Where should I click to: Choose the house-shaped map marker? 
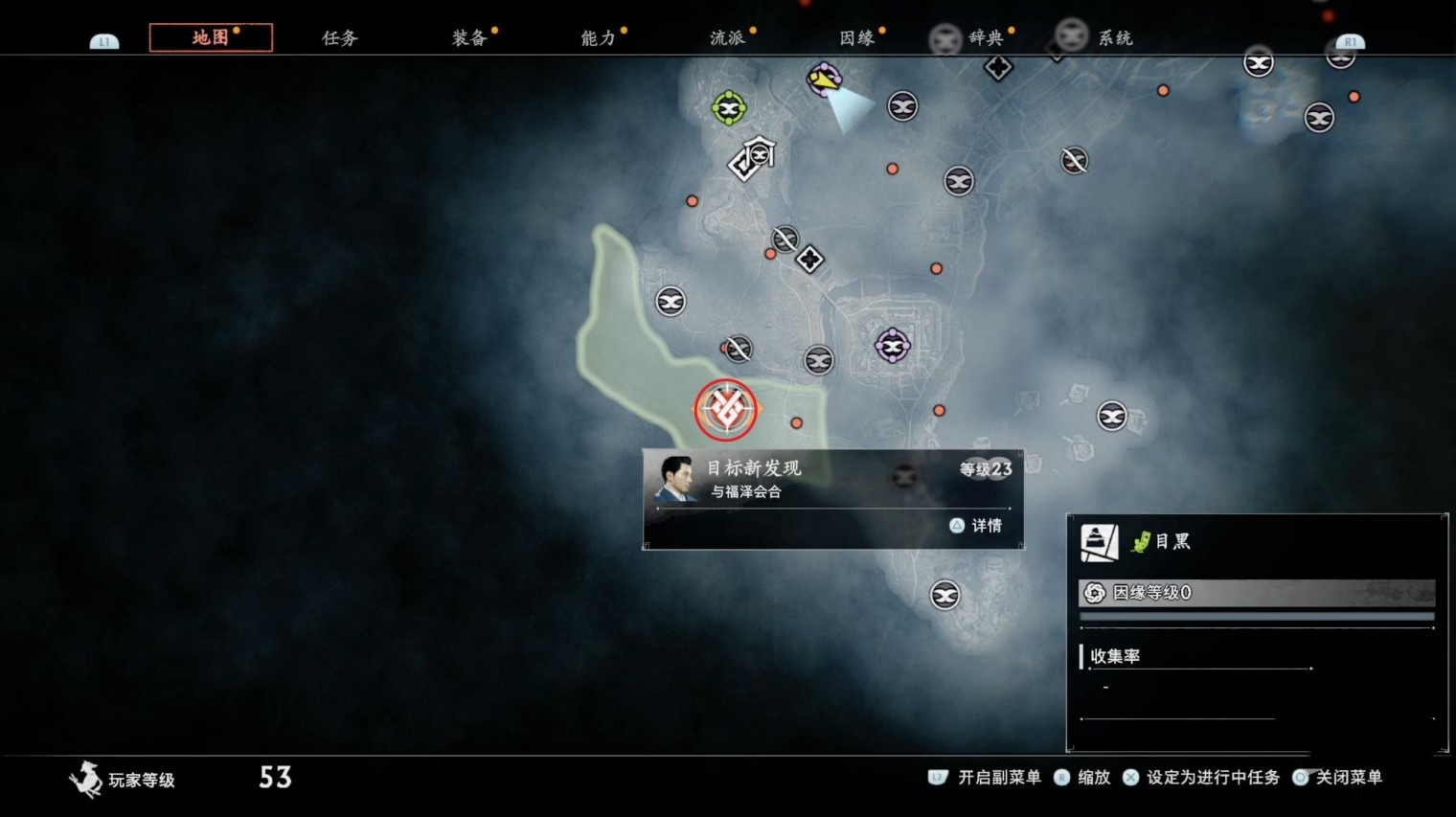tap(761, 151)
